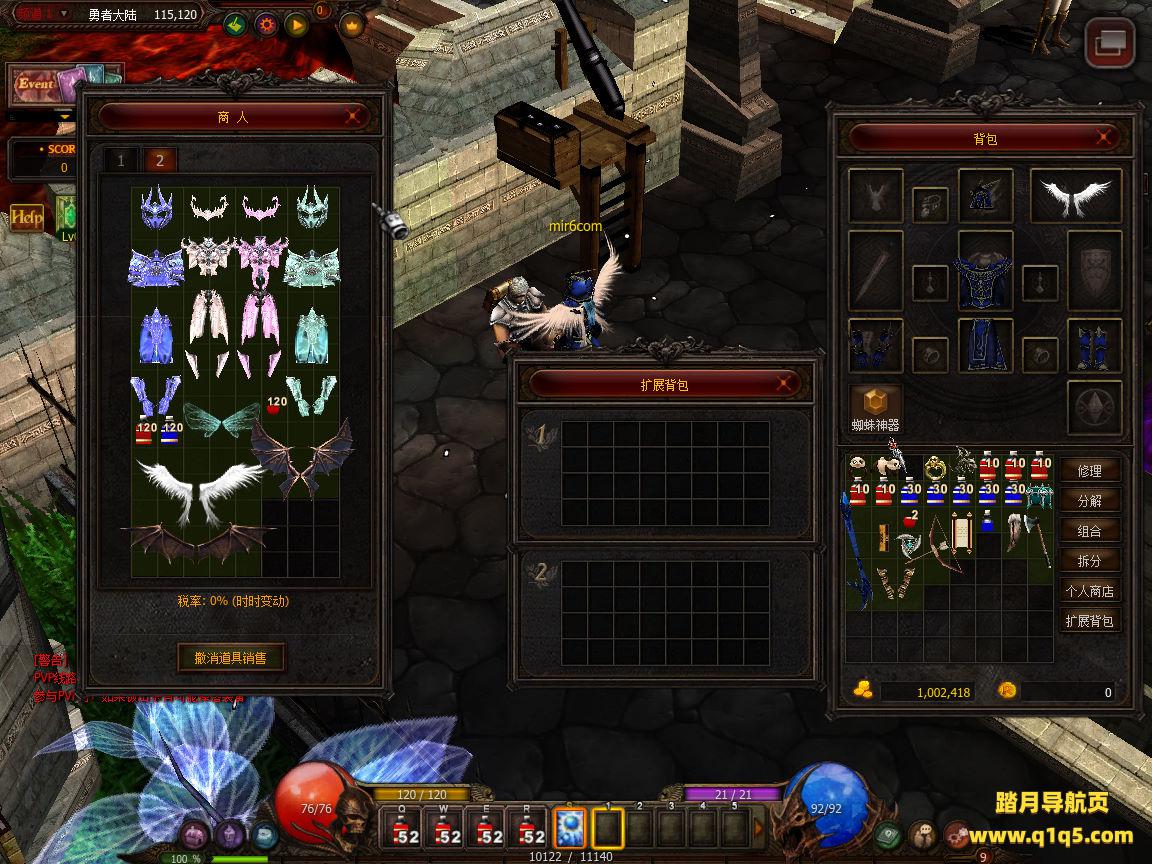The width and height of the screenshot is (1152, 864).
Task: Click the 修理 repair button
Action: pyautogui.click(x=1089, y=471)
